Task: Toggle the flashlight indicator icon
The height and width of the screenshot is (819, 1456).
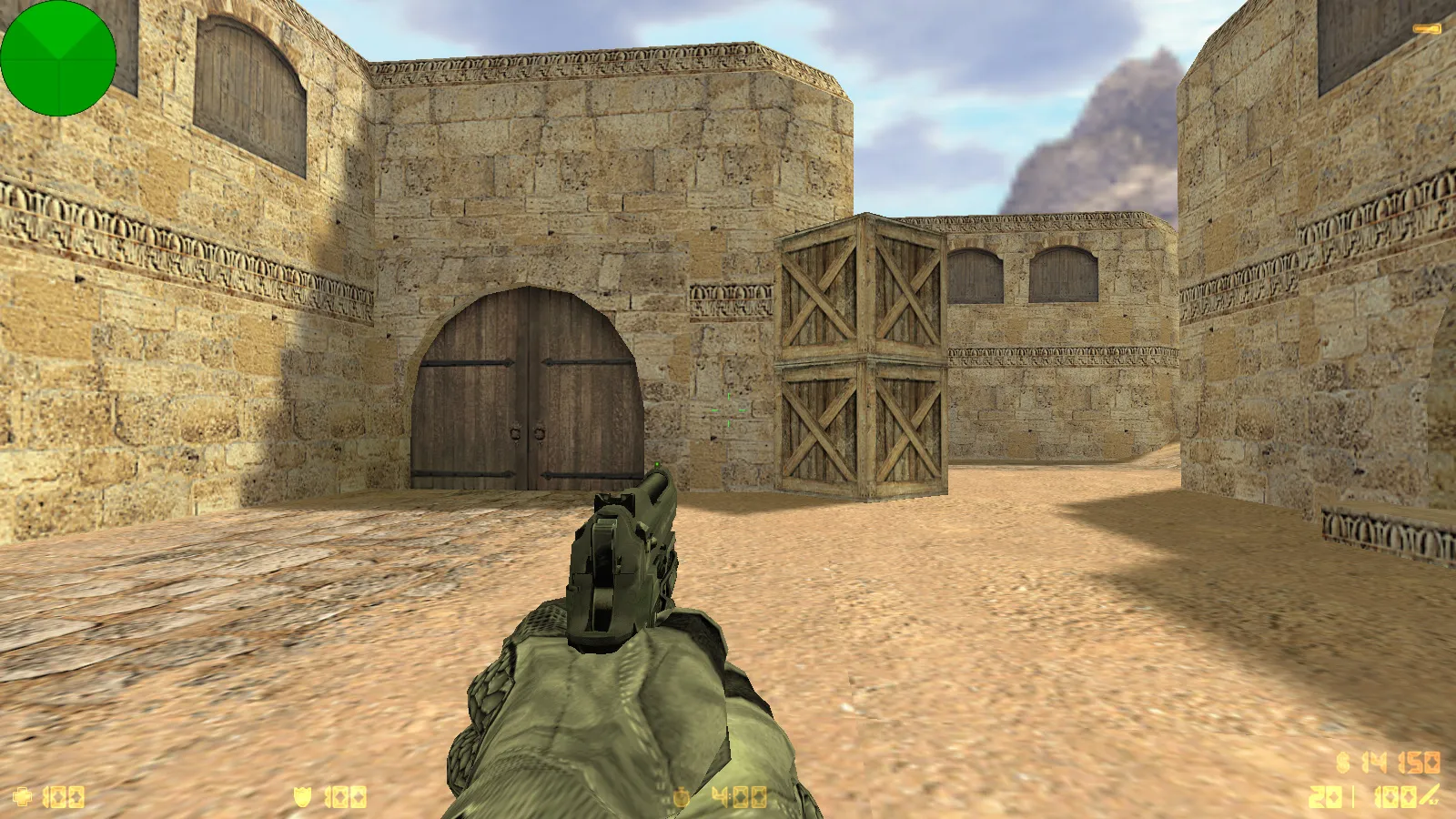Action: click(1427, 29)
